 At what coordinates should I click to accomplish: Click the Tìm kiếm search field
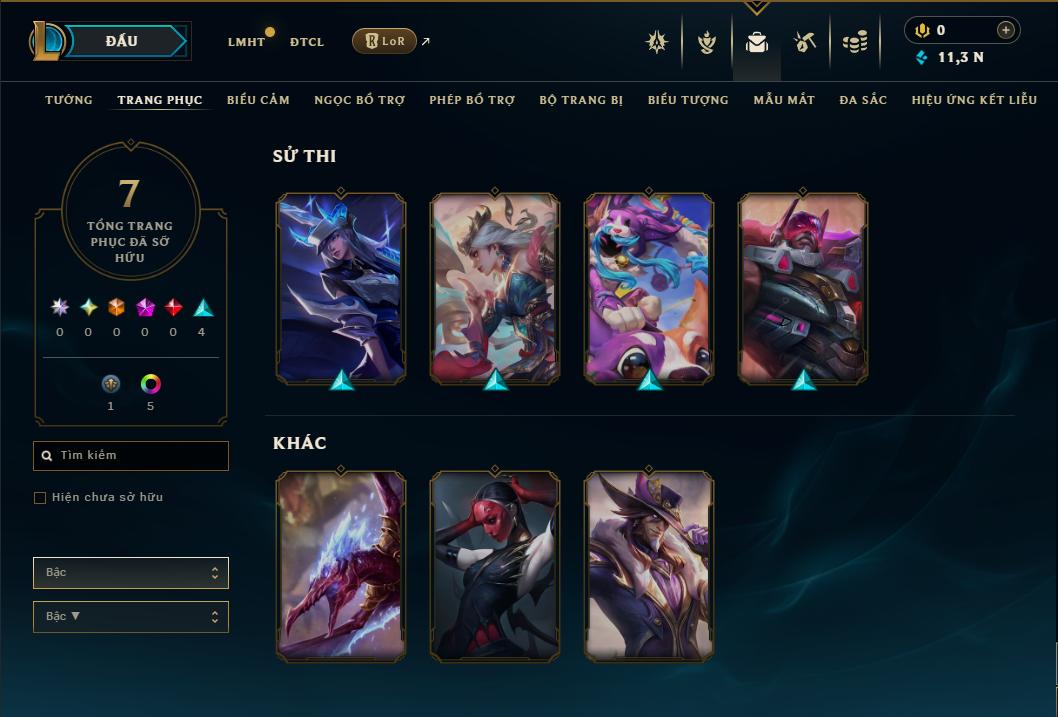[x=131, y=456]
